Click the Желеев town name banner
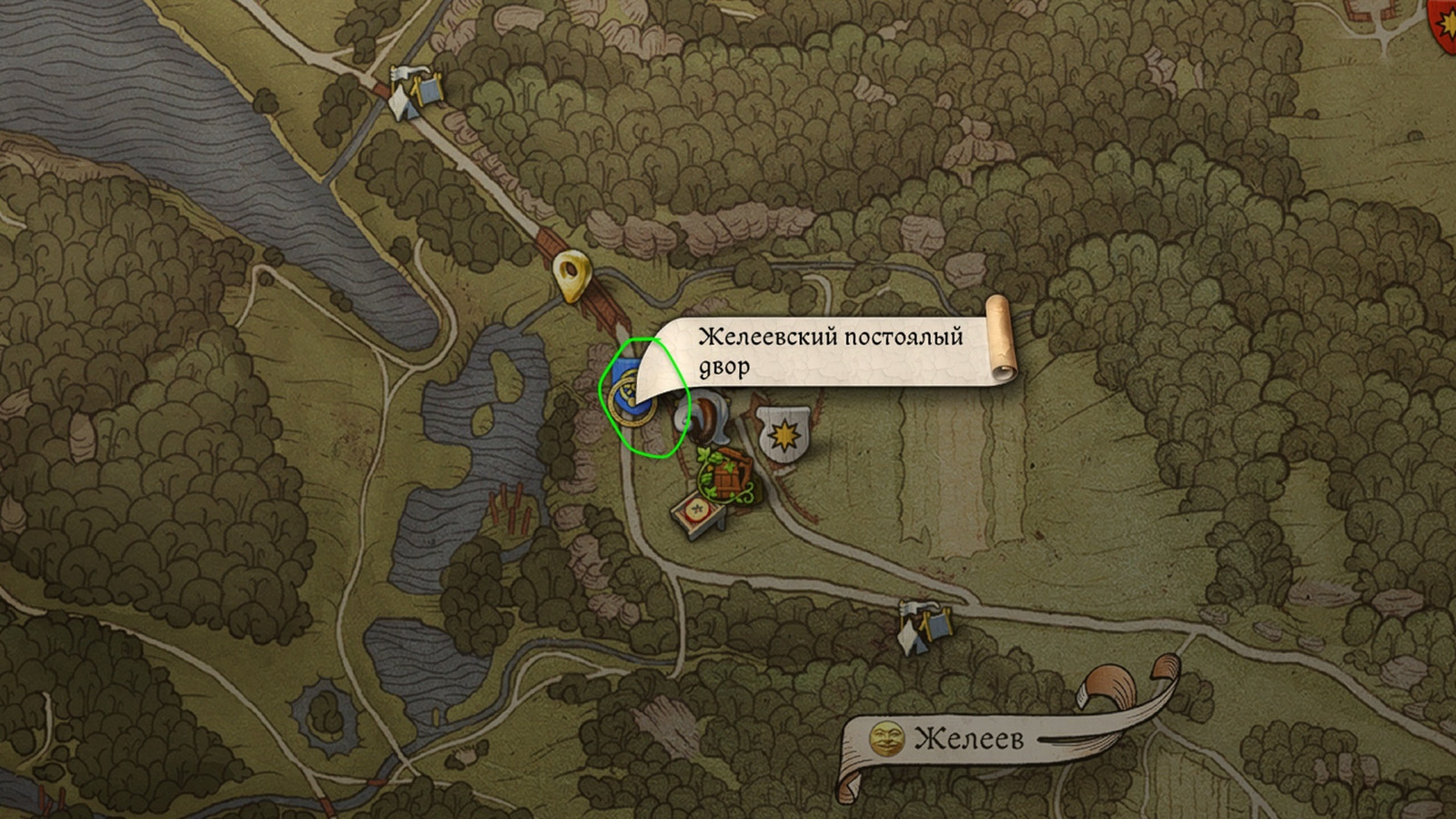Screen dimensions: 1456x819 tap(967, 738)
